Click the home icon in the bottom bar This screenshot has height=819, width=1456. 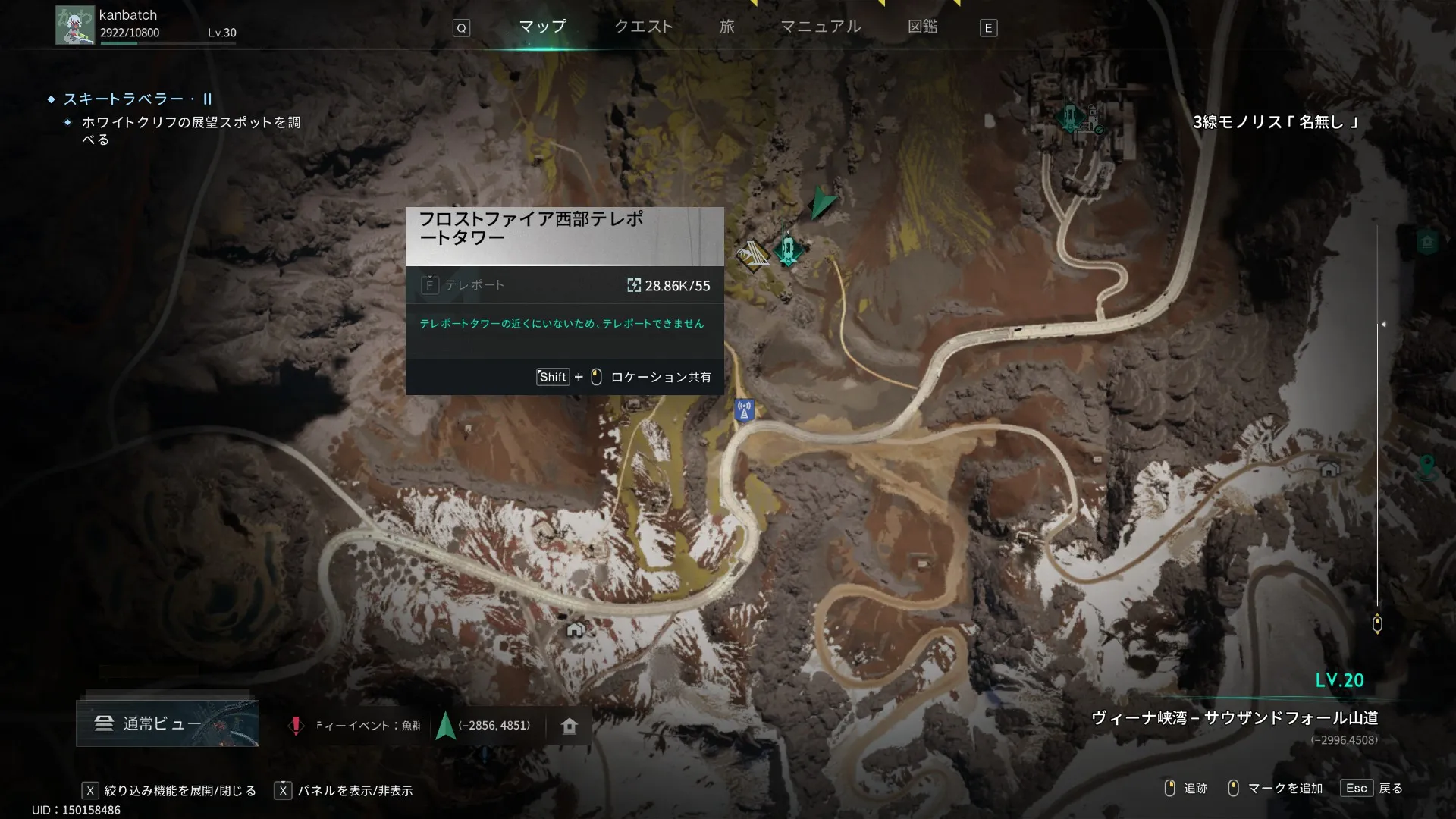click(x=570, y=726)
